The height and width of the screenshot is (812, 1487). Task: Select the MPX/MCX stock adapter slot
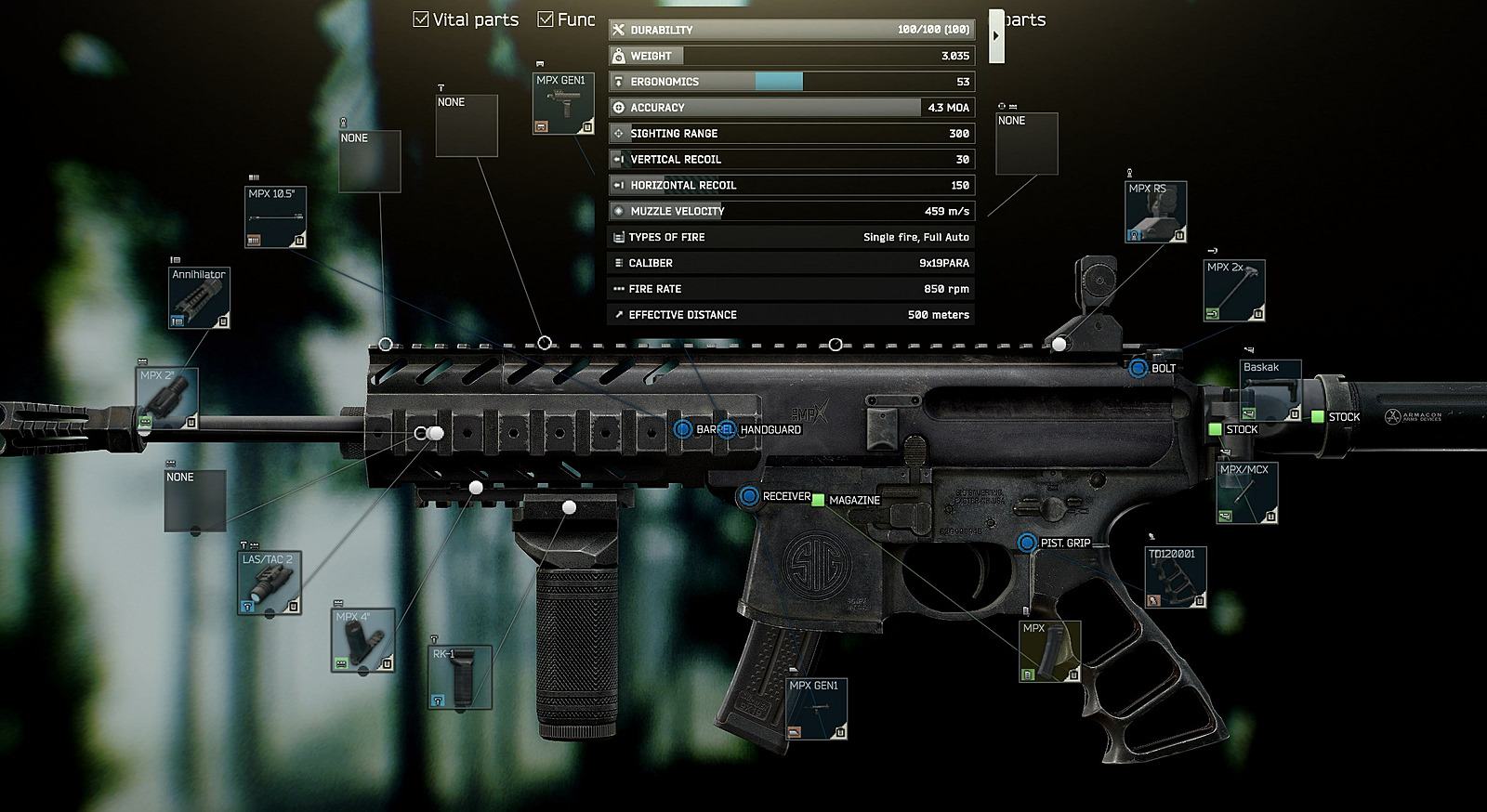coord(1247,492)
